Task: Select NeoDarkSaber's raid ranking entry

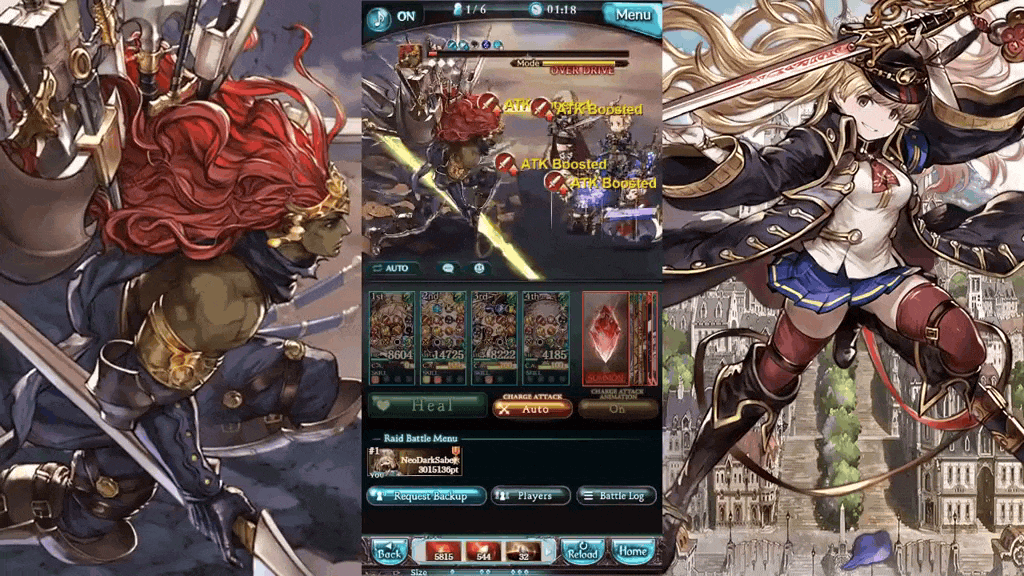Action: click(x=416, y=462)
